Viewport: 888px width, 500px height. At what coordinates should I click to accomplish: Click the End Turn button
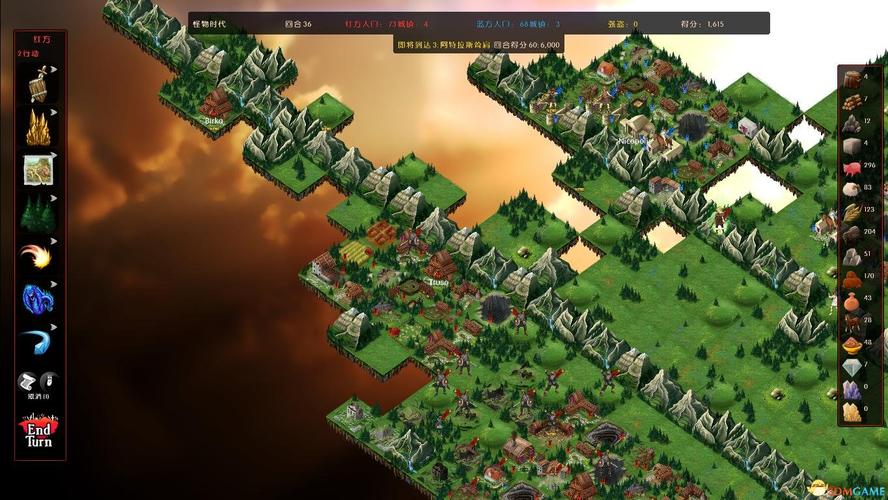39,434
